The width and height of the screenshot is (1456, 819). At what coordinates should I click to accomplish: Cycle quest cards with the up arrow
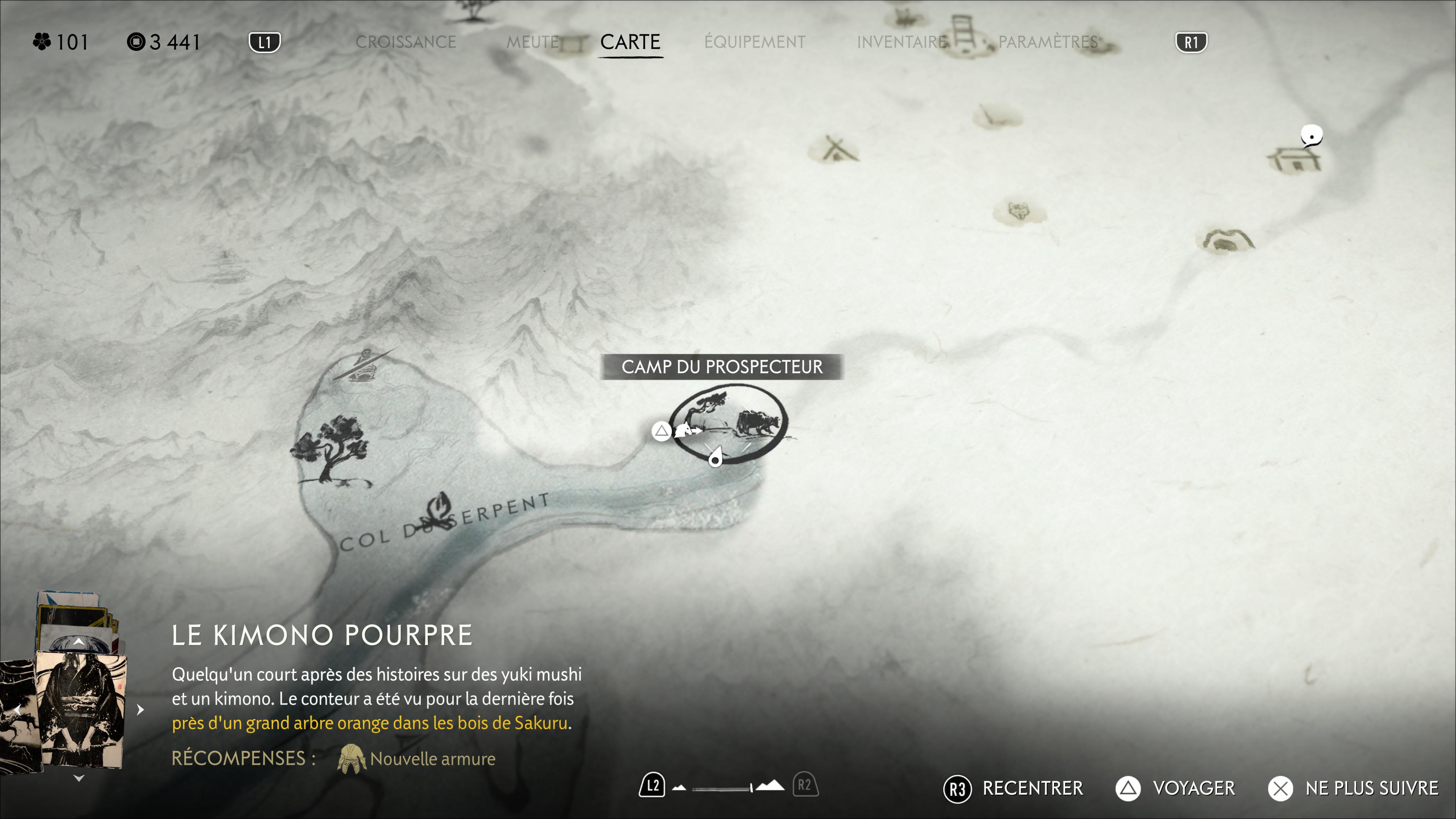[79, 642]
